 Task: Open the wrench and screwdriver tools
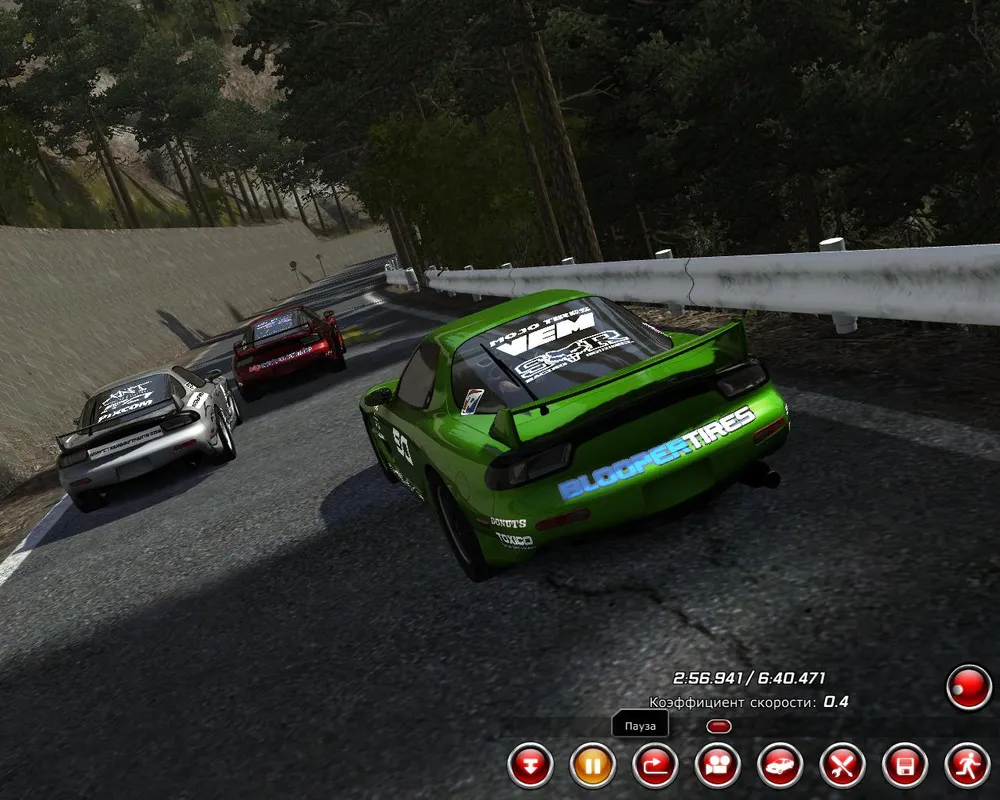842,767
